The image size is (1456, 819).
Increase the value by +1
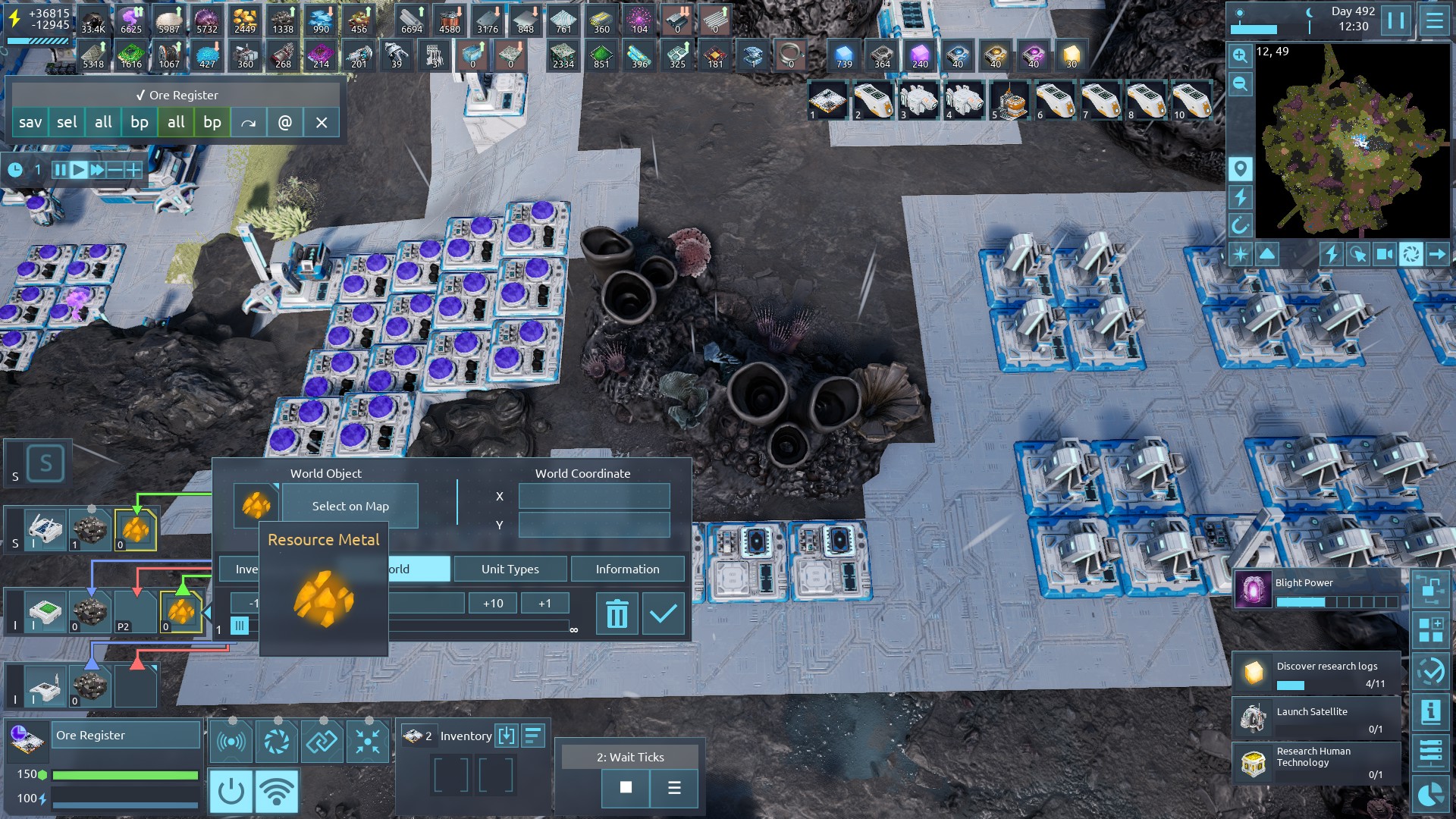tap(544, 603)
